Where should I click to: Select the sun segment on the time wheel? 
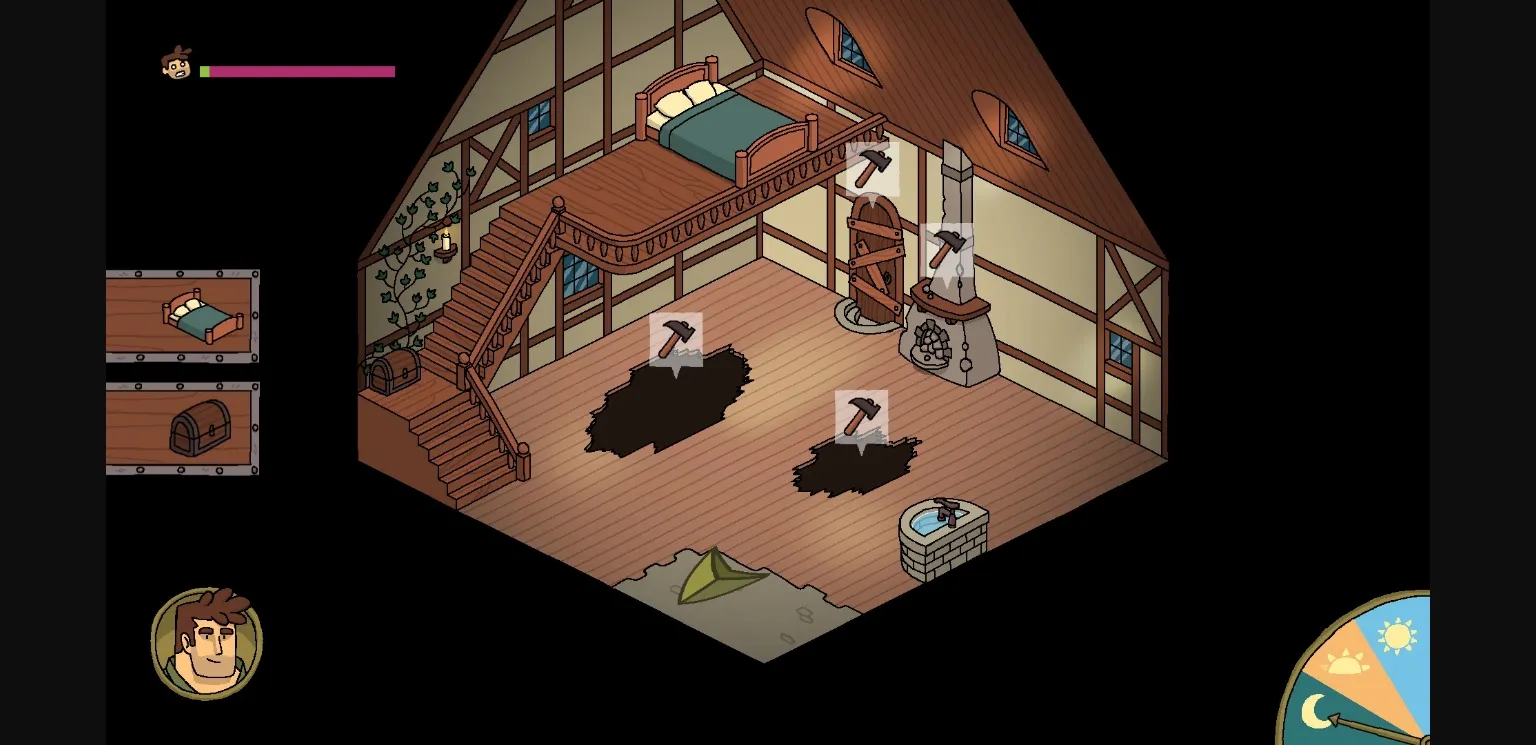(1398, 636)
